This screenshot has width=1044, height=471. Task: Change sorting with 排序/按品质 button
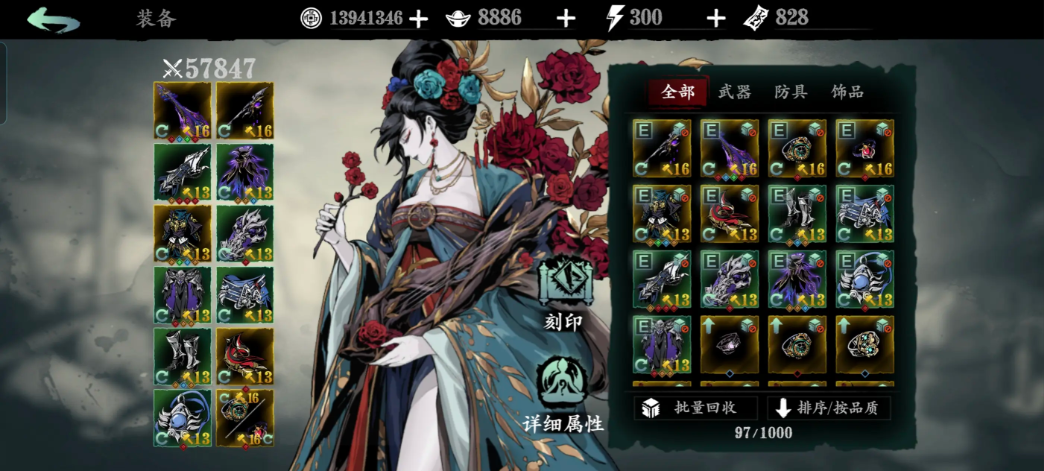(830, 408)
